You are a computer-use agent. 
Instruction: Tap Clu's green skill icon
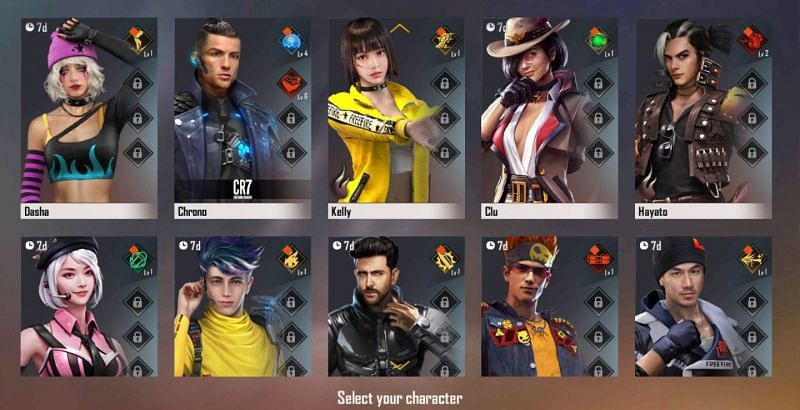click(x=598, y=41)
